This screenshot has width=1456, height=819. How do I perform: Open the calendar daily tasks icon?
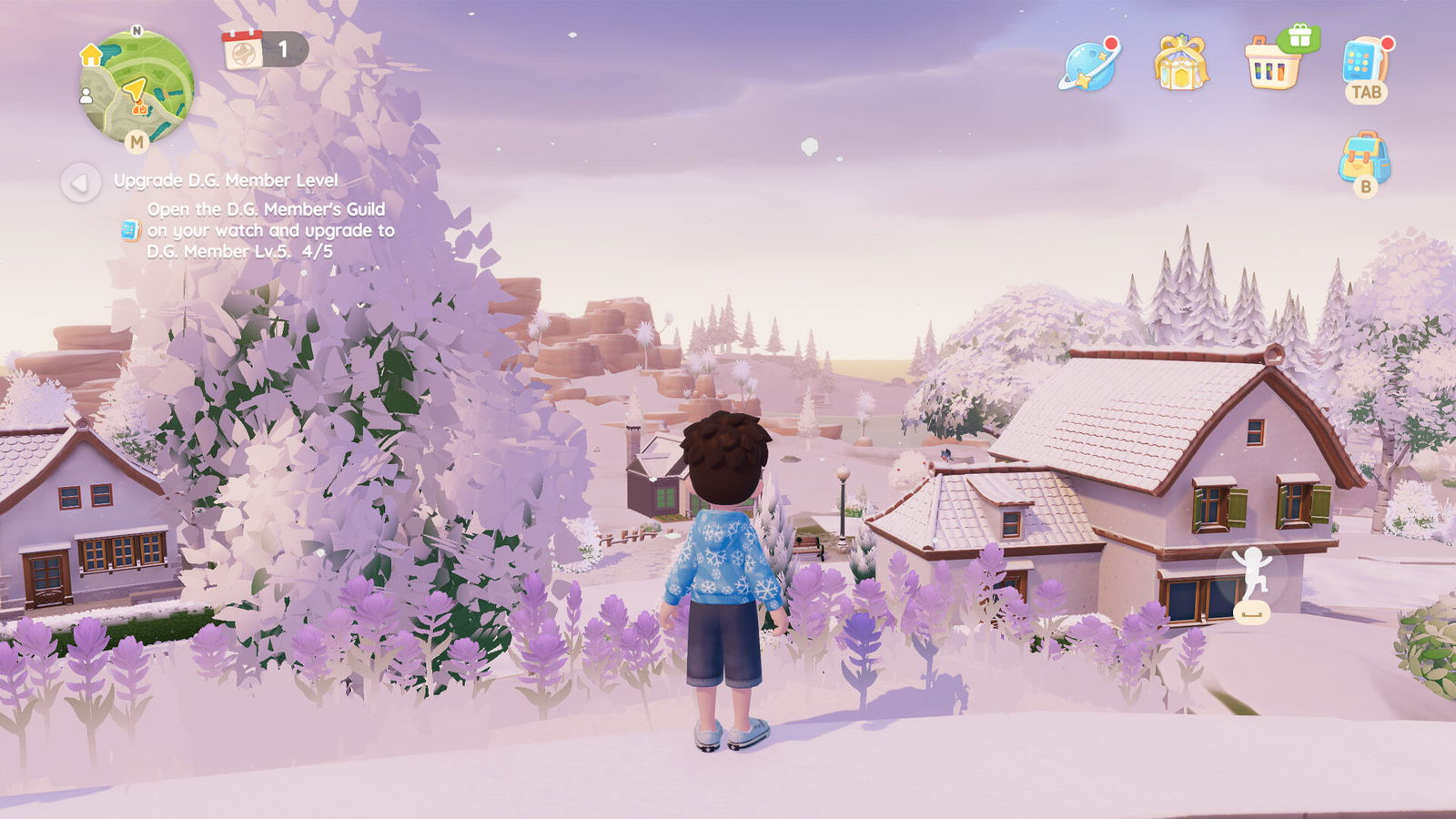tap(243, 49)
